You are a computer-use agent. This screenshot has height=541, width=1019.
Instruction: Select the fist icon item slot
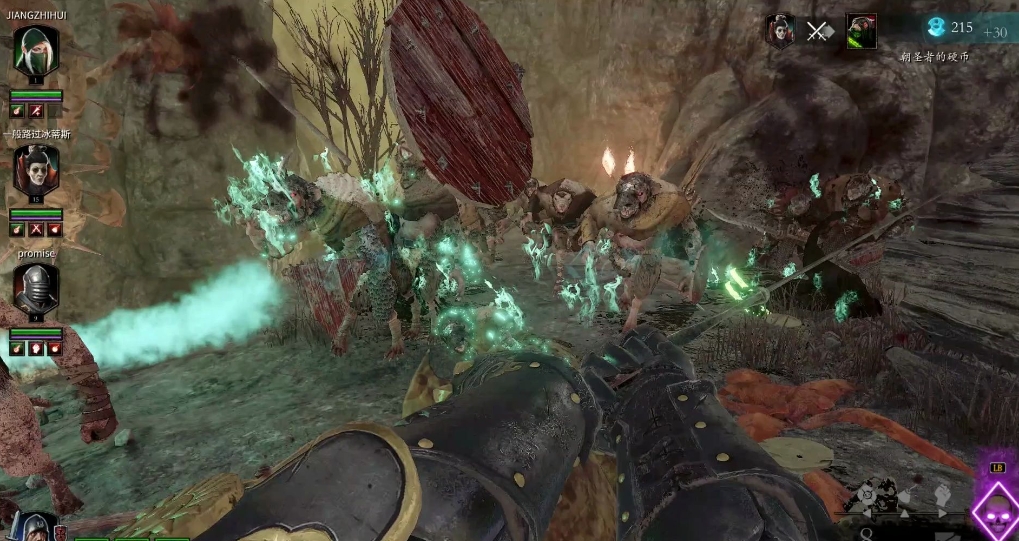[x=941, y=494]
